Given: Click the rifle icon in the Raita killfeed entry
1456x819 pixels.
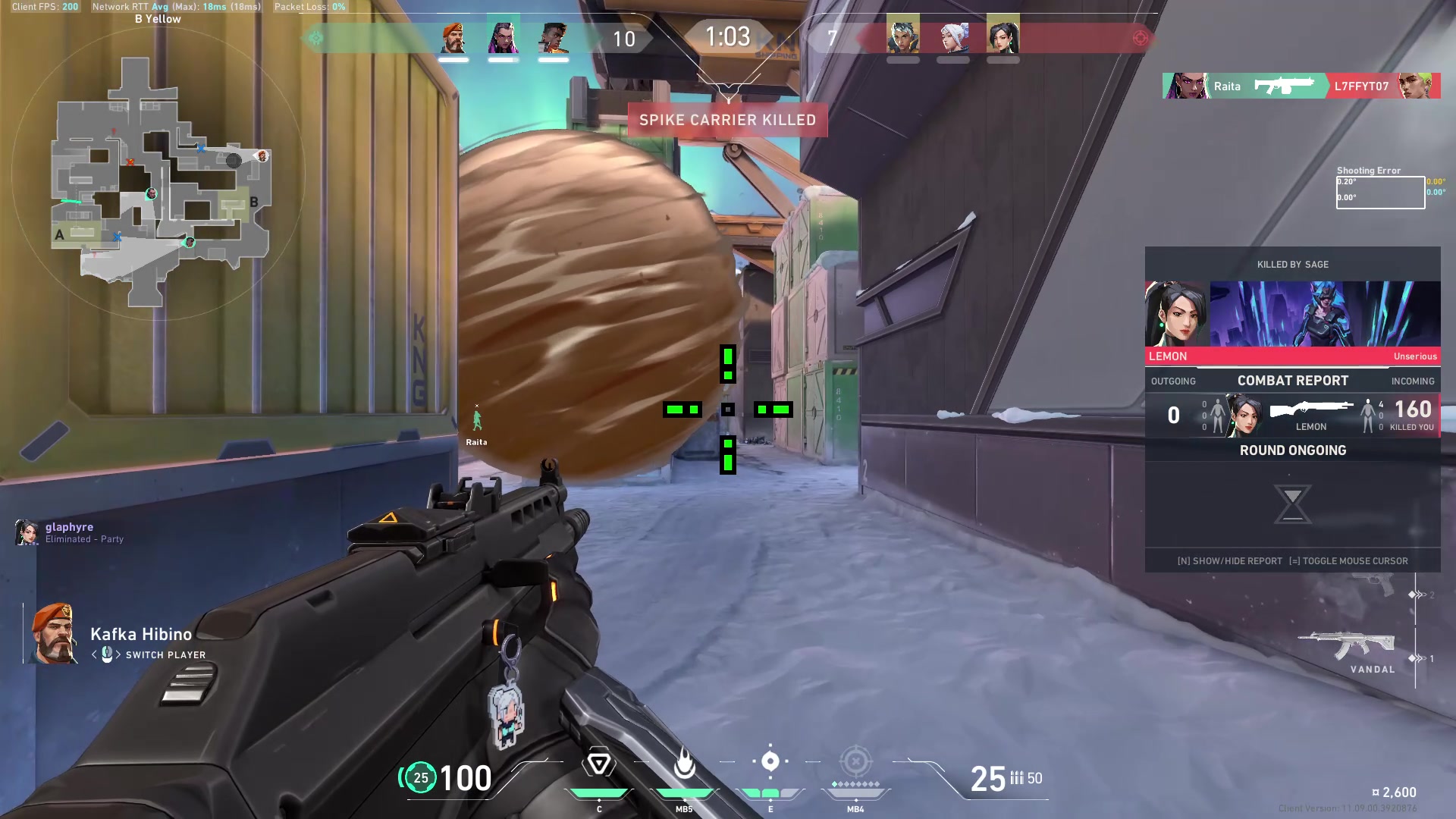Looking at the screenshot, I should (x=1286, y=86).
